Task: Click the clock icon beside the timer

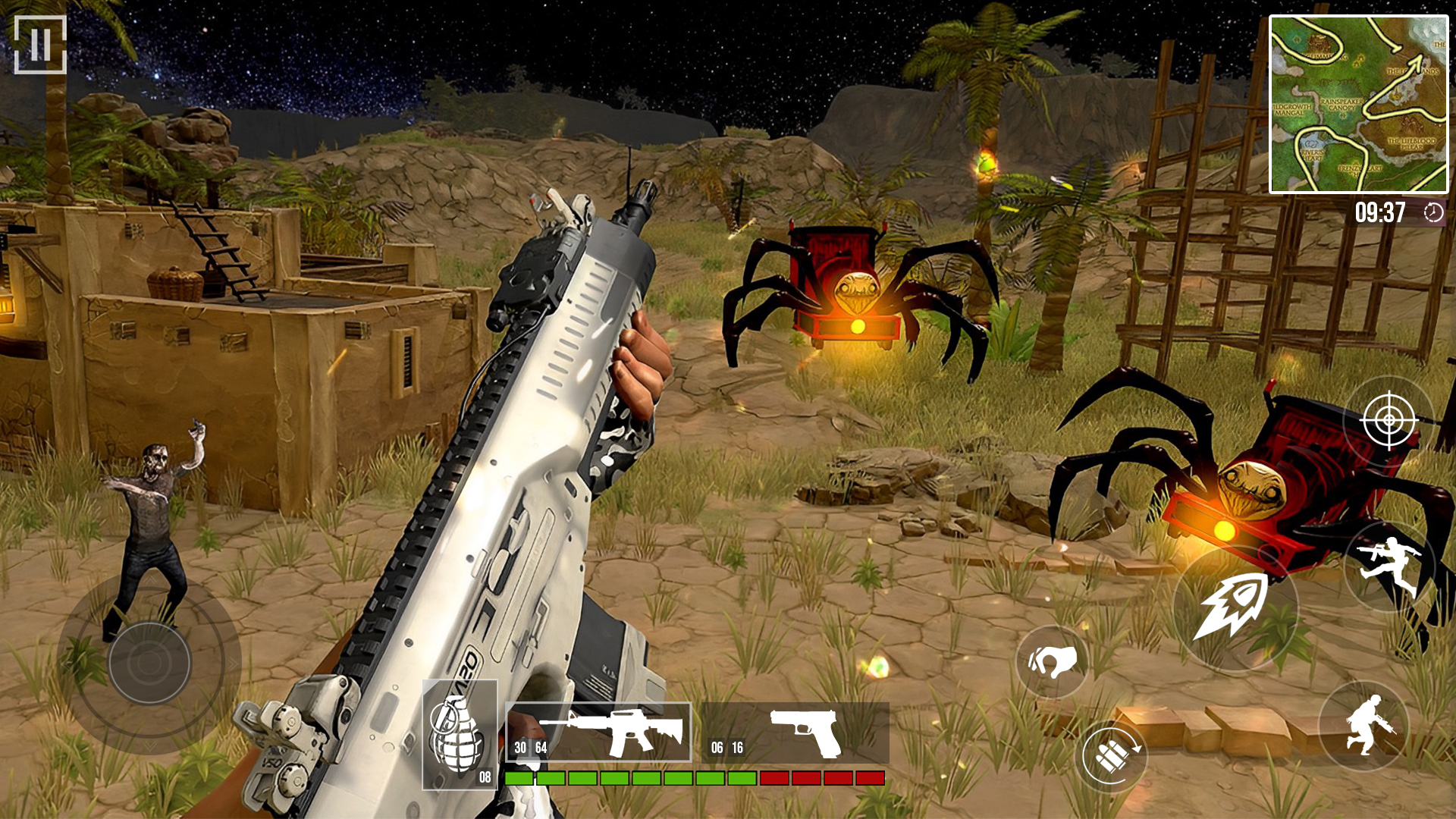Action: pos(1433,213)
